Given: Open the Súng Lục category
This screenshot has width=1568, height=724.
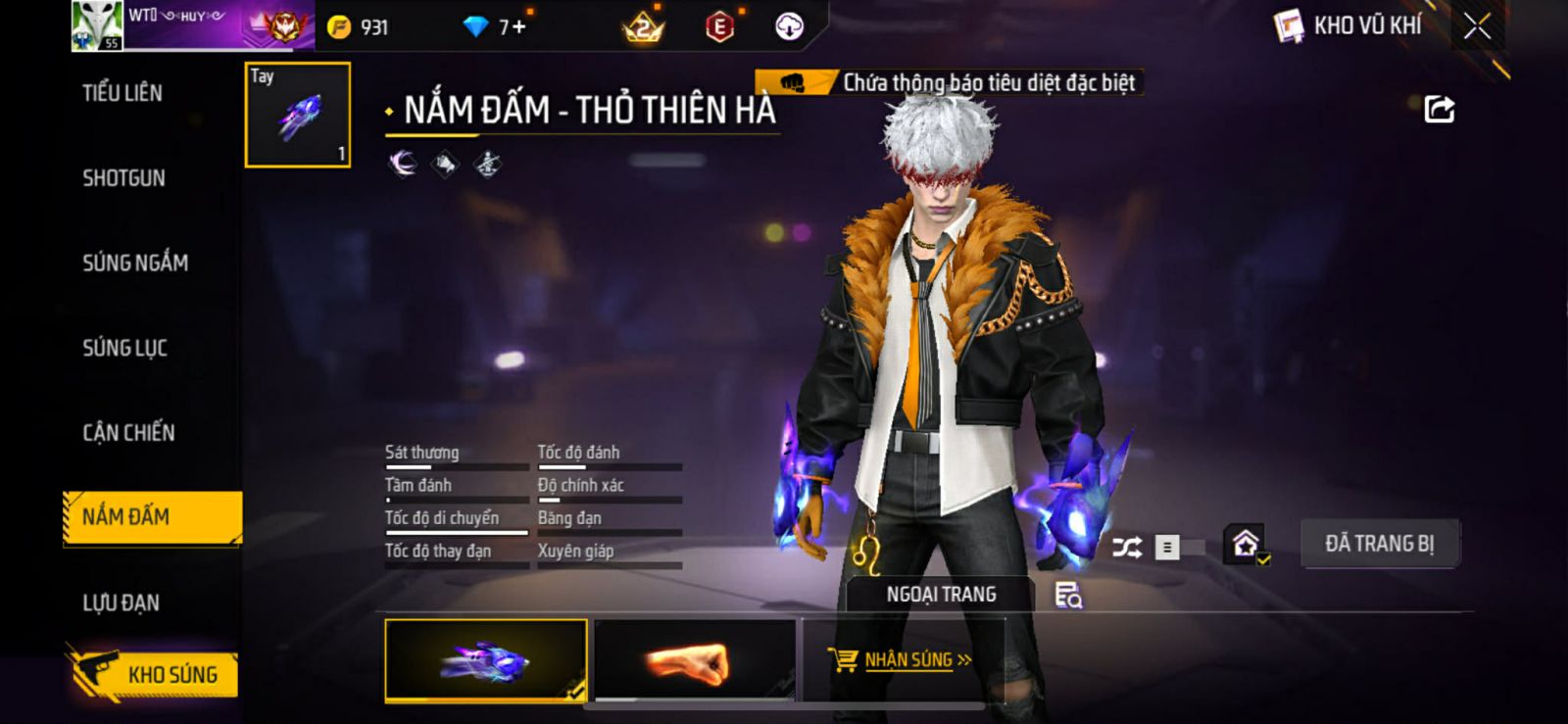Looking at the screenshot, I should [x=124, y=348].
